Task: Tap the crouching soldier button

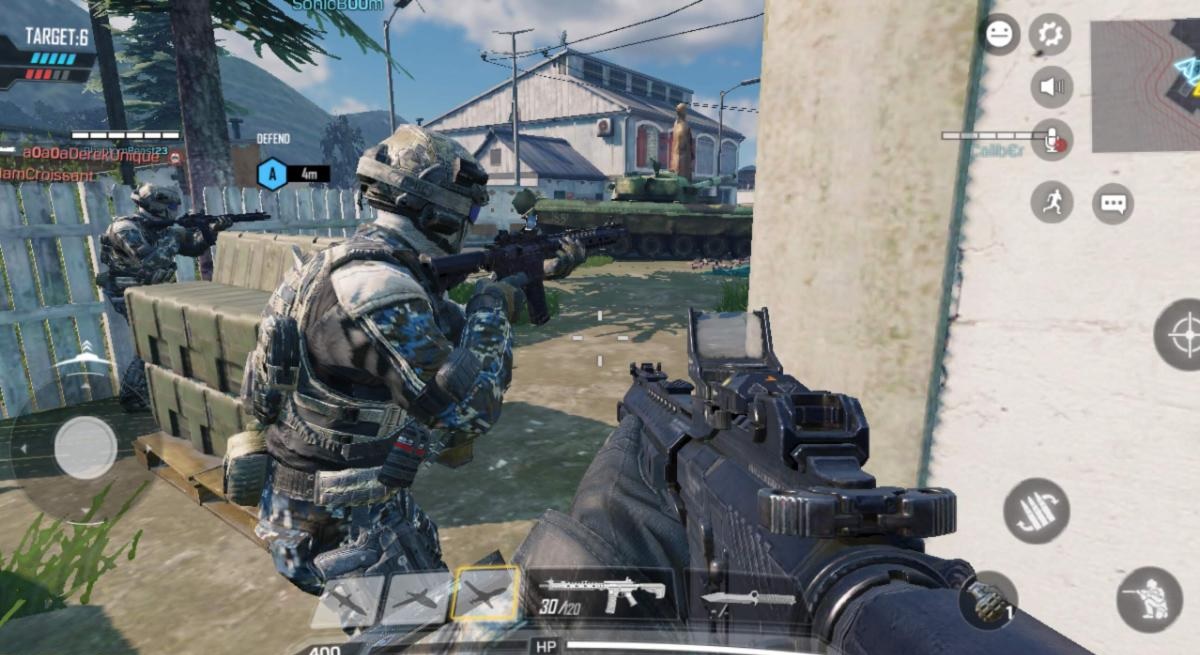Action: tap(1149, 599)
